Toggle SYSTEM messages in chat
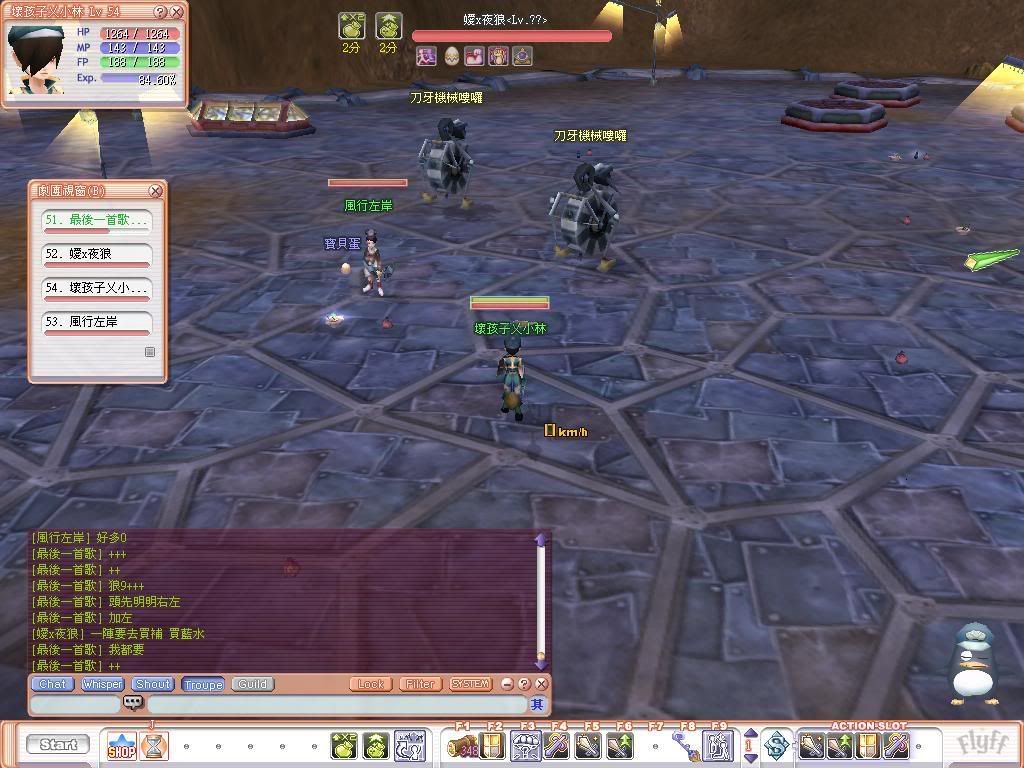Viewport: 1024px width, 768px height. tap(470, 684)
